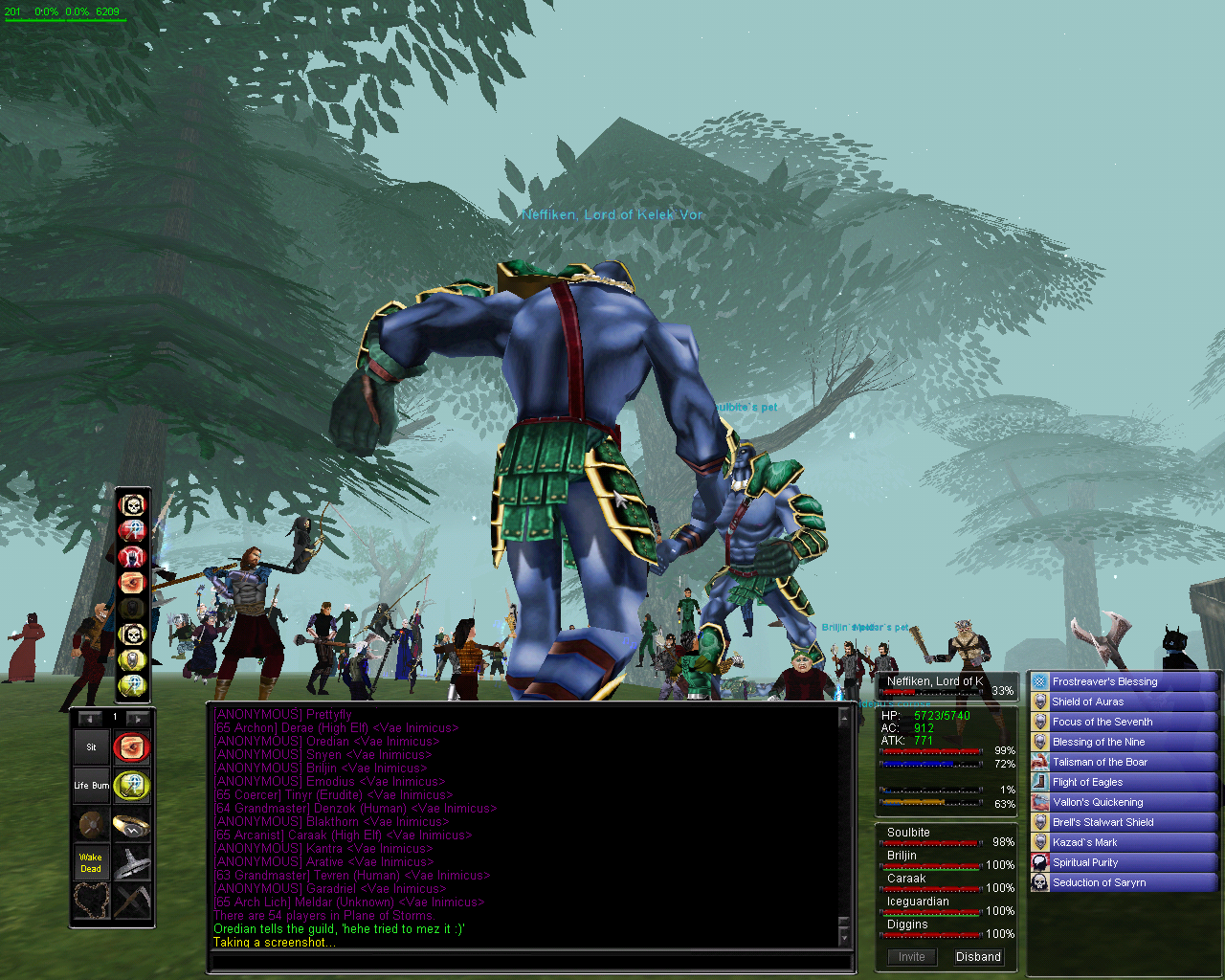Image resolution: width=1225 pixels, height=980 pixels.
Task: Click the chat text input line
Action: point(526,962)
